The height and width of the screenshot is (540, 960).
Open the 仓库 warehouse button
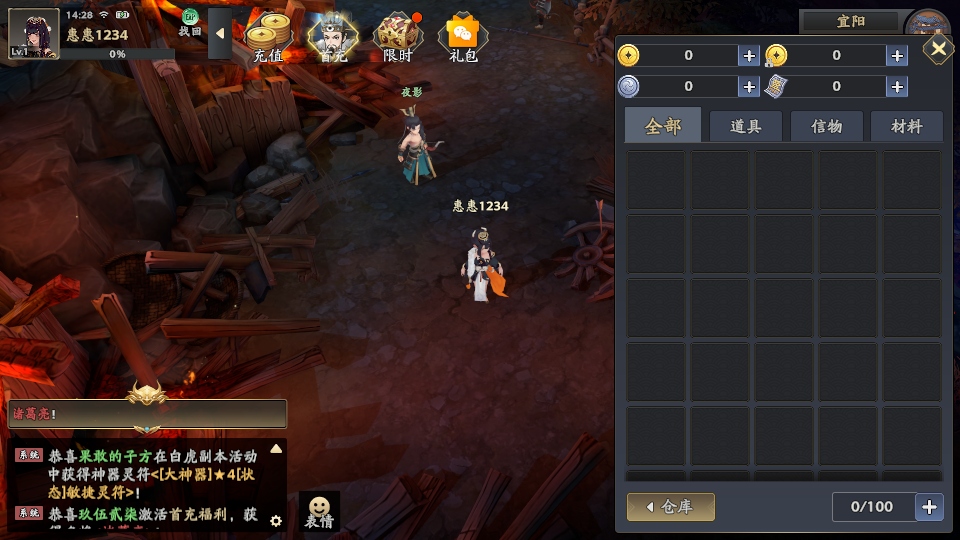coord(671,507)
